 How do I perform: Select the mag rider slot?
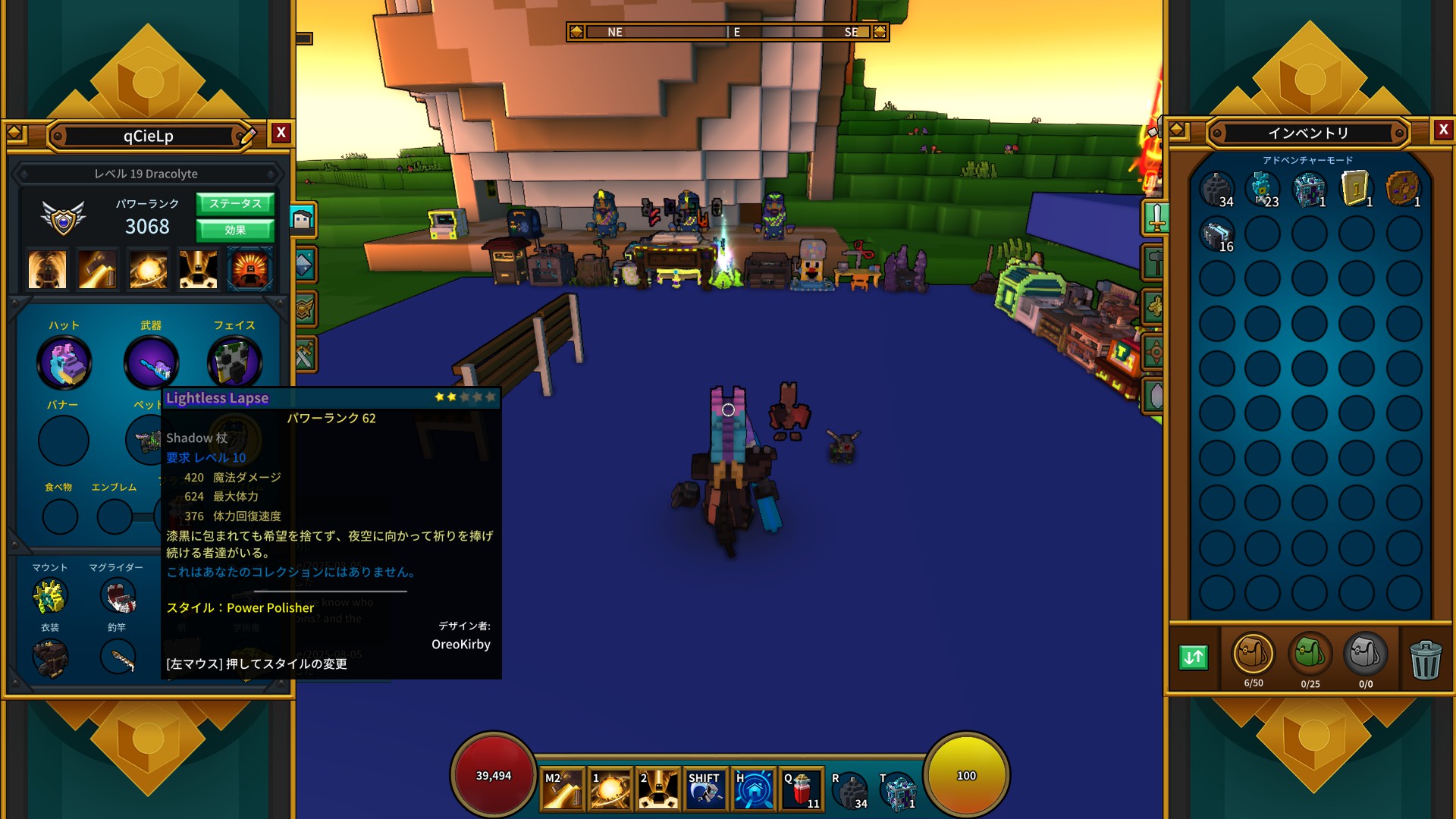pyautogui.click(x=118, y=597)
